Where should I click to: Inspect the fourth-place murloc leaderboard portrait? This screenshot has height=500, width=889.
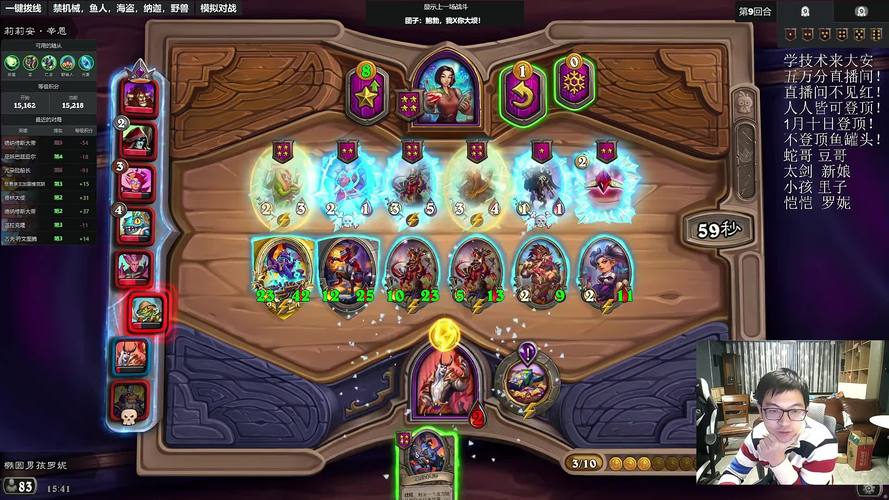137,226
